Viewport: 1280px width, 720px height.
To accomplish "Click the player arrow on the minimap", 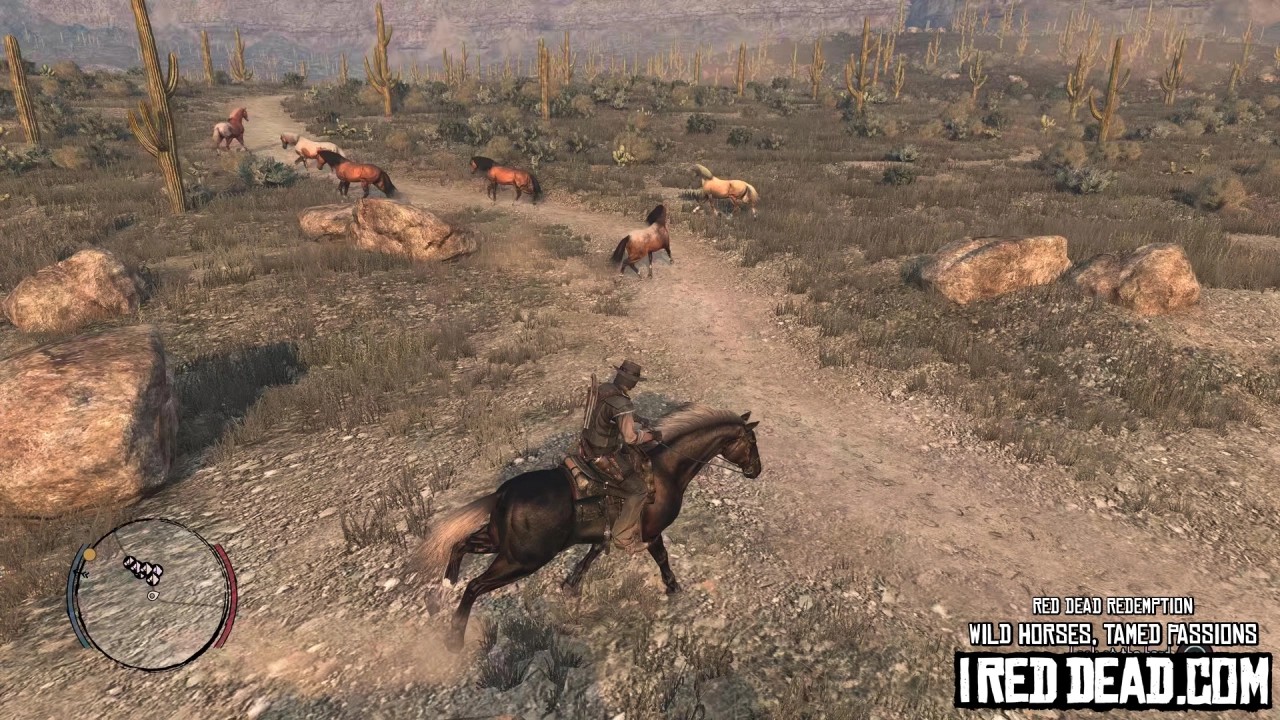I will 152,595.
